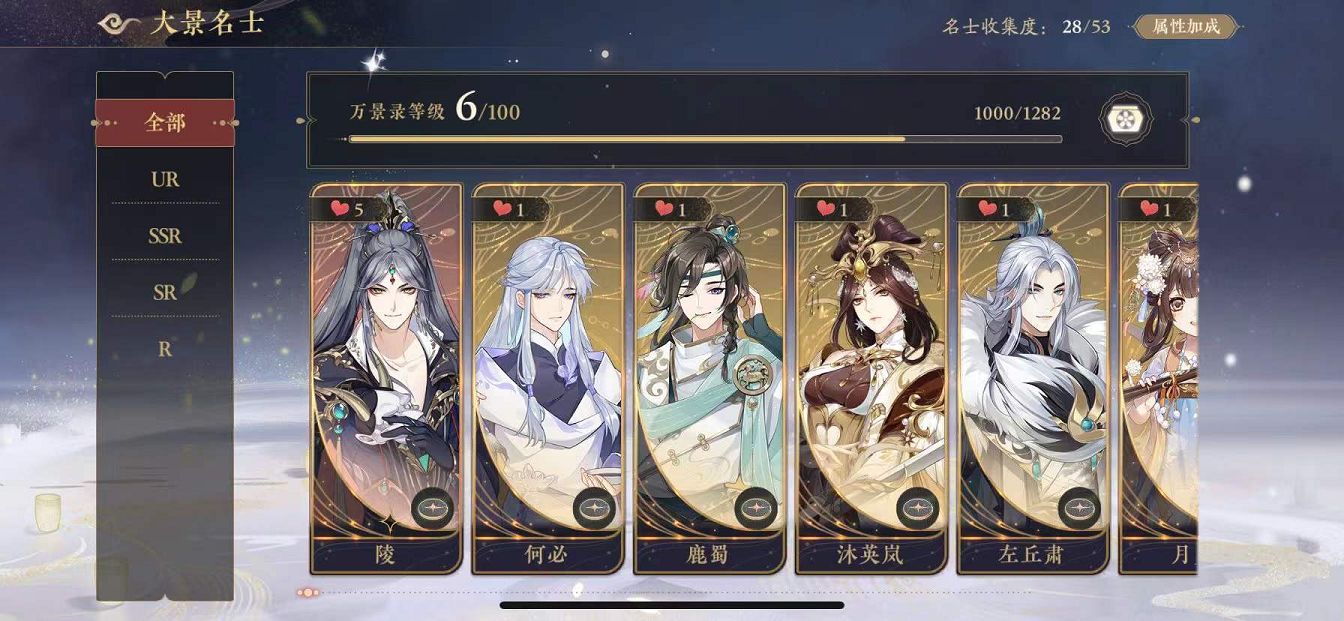
Task: Go back via the 大景名士 title swirl icon
Action: click(x=119, y=24)
